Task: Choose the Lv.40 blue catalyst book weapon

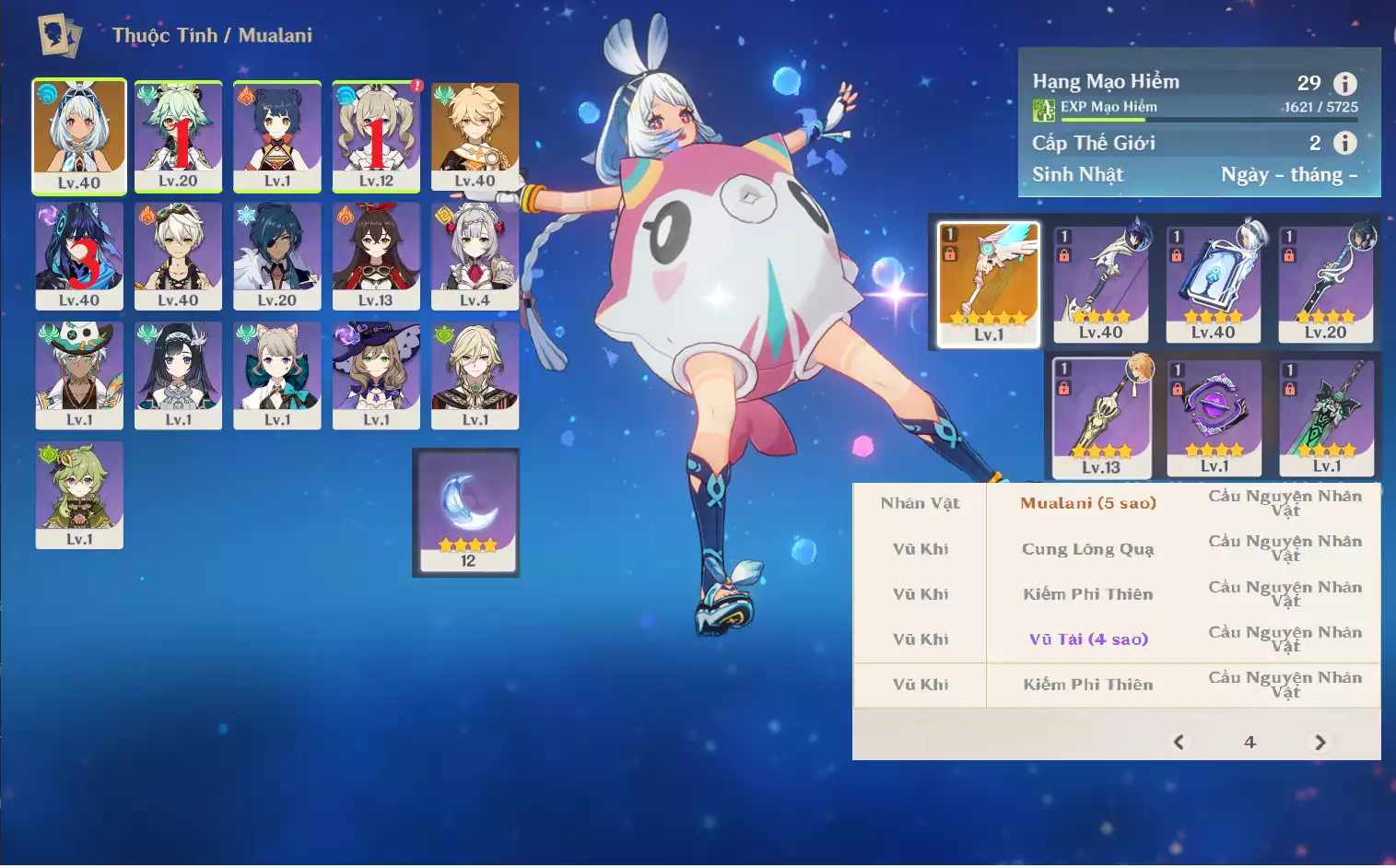Action: coord(1213,284)
